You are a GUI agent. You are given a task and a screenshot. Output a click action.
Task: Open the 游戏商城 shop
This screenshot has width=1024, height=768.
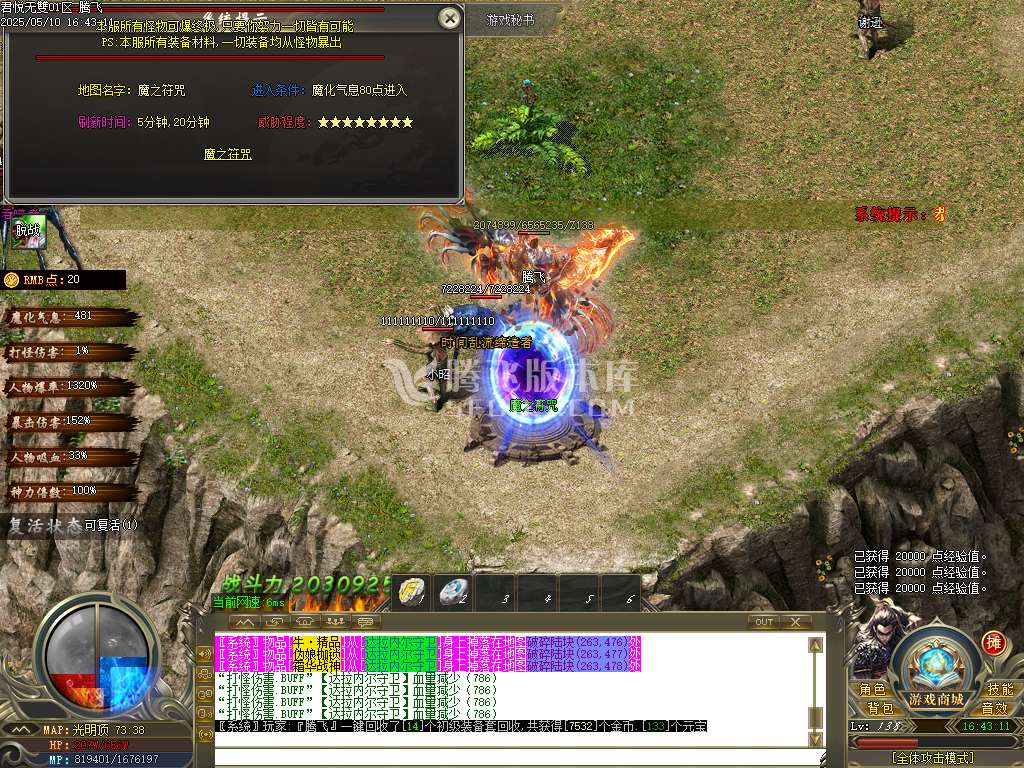point(936,699)
